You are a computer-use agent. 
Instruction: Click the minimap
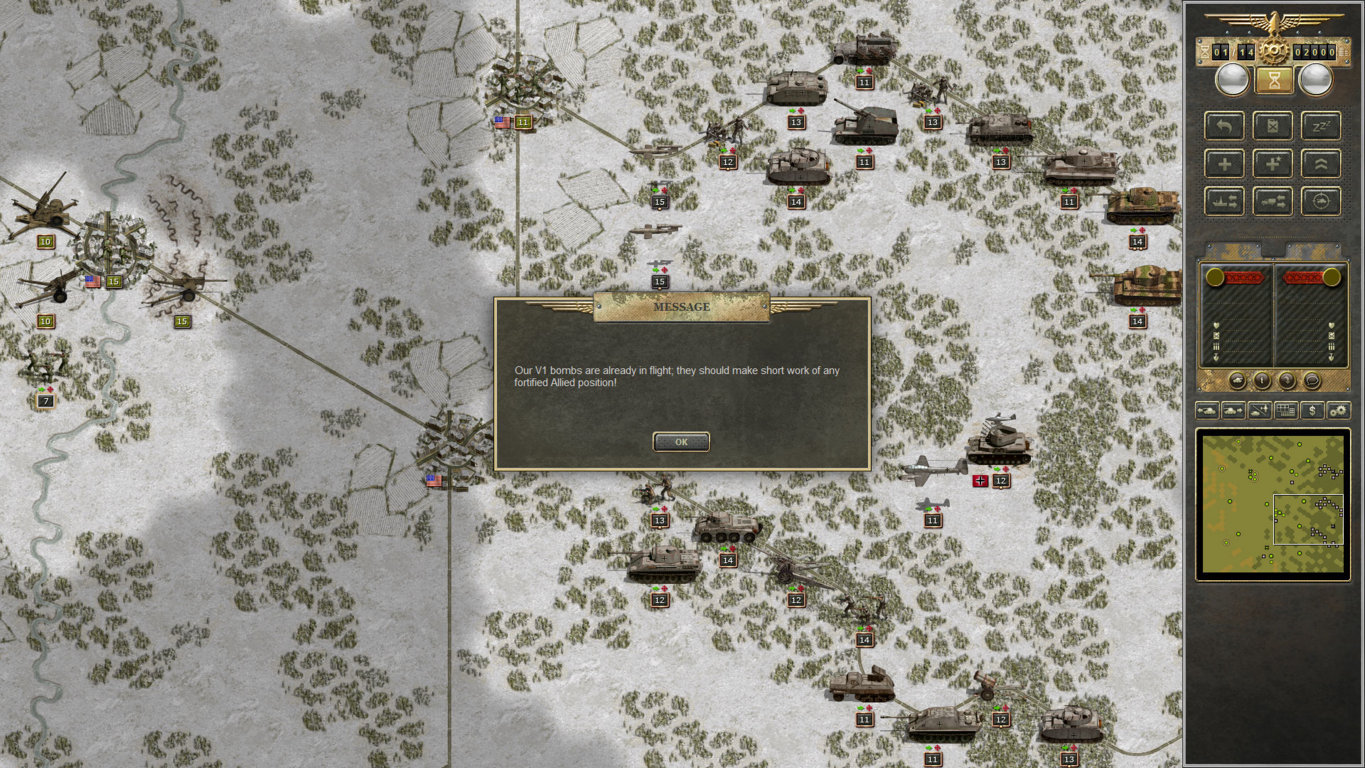[x=1273, y=503]
